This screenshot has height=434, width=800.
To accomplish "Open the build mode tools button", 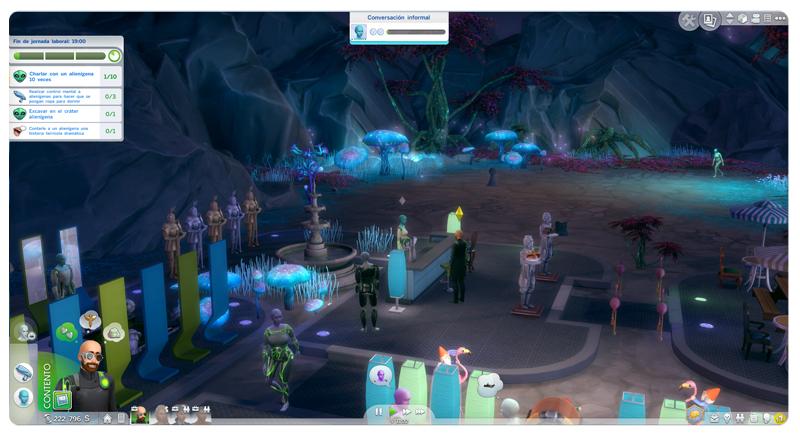I will (x=689, y=20).
